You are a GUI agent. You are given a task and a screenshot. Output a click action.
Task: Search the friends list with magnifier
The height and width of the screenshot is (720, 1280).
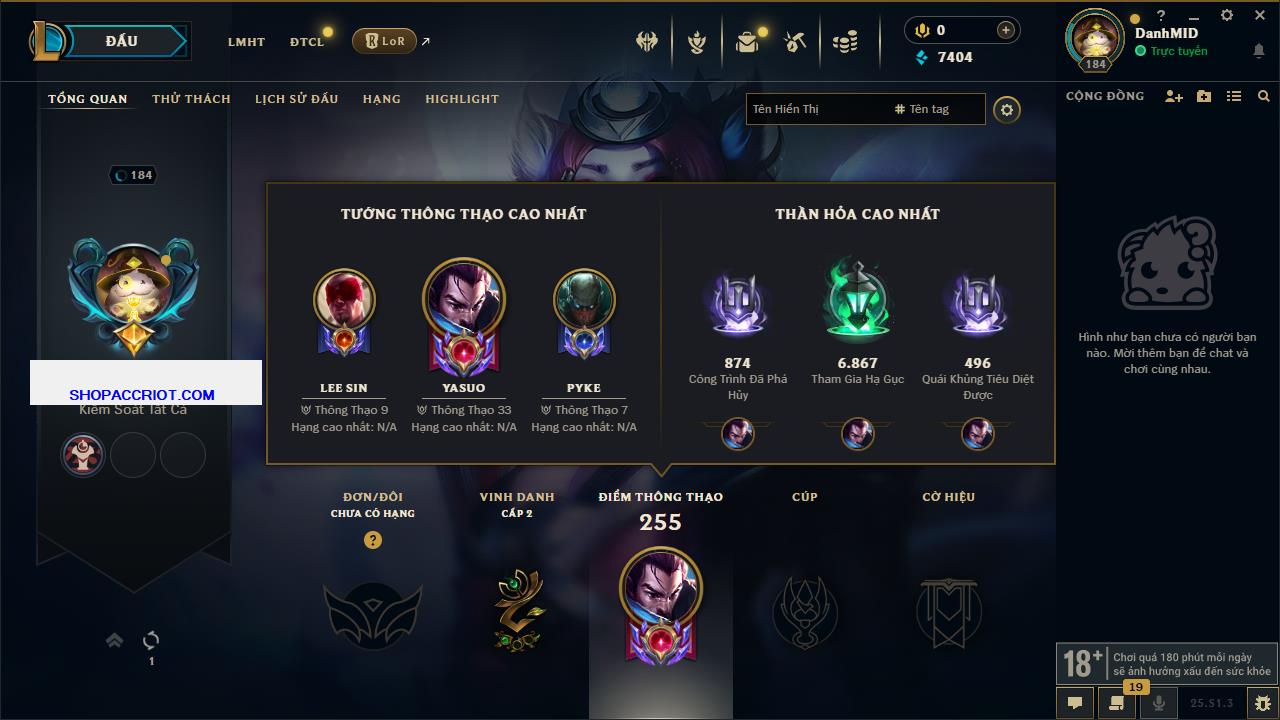[1264, 96]
